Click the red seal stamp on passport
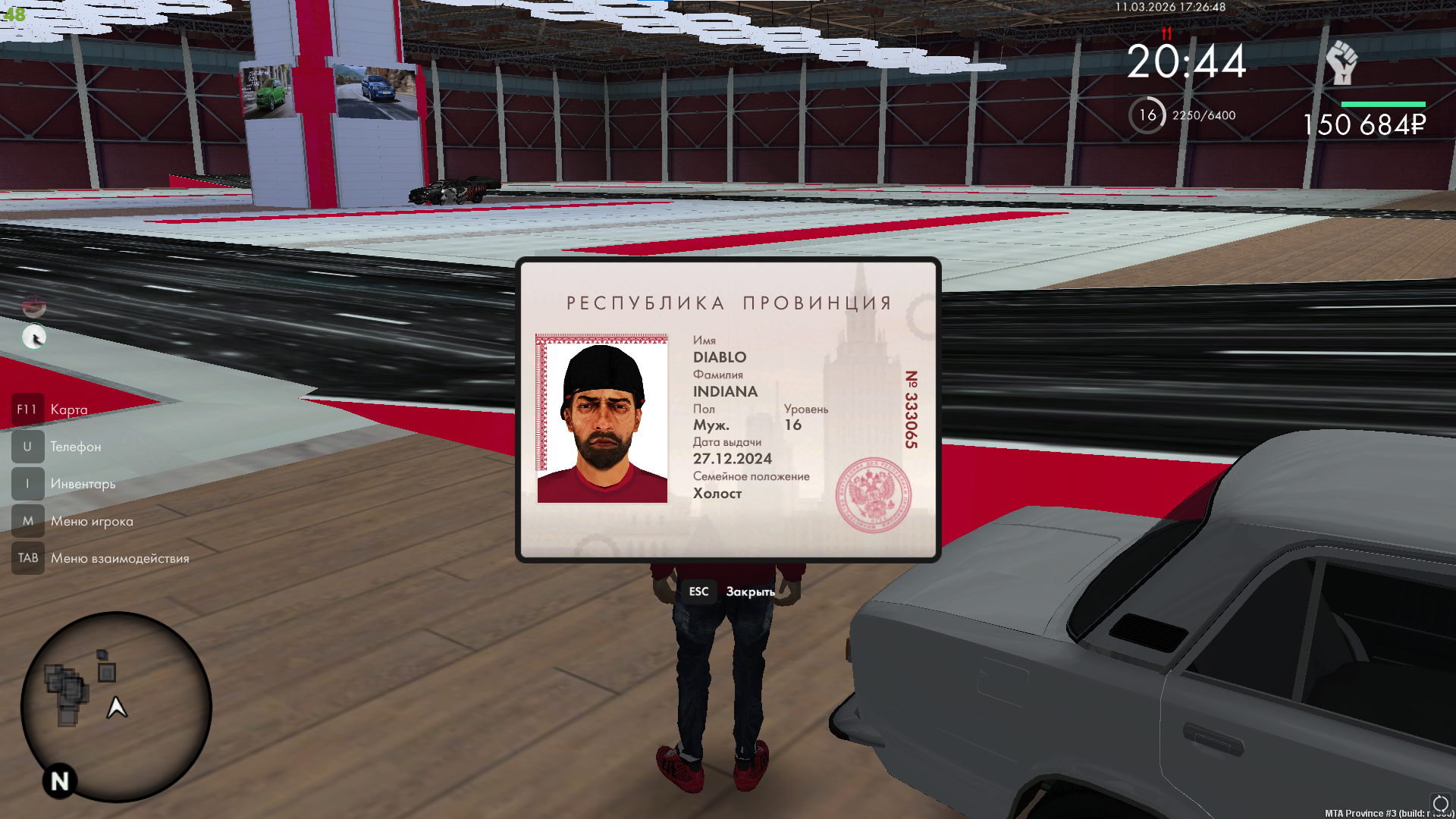The image size is (1456, 819). pyautogui.click(x=874, y=495)
